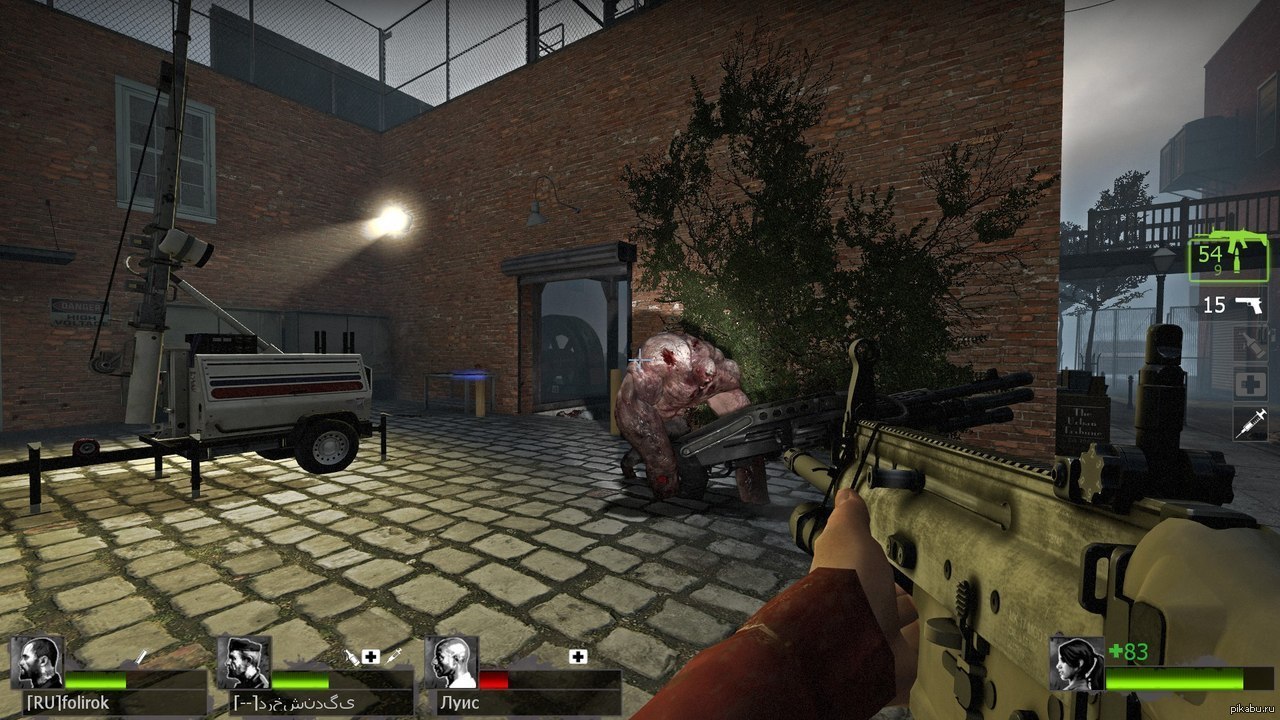Viewport: 1280px width, 720px height.
Task: Select the molotov bottle slot
Action: [1250, 343]
